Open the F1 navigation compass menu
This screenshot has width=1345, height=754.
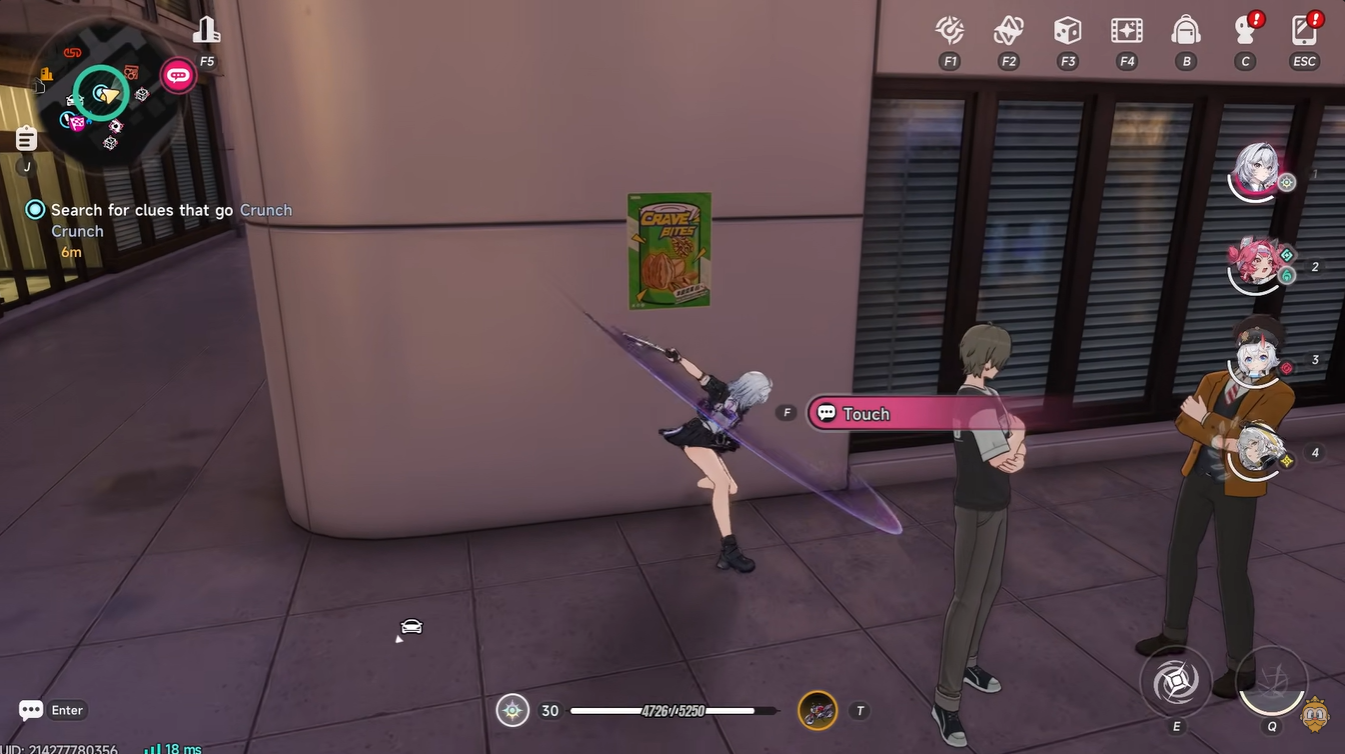point(949,31)
